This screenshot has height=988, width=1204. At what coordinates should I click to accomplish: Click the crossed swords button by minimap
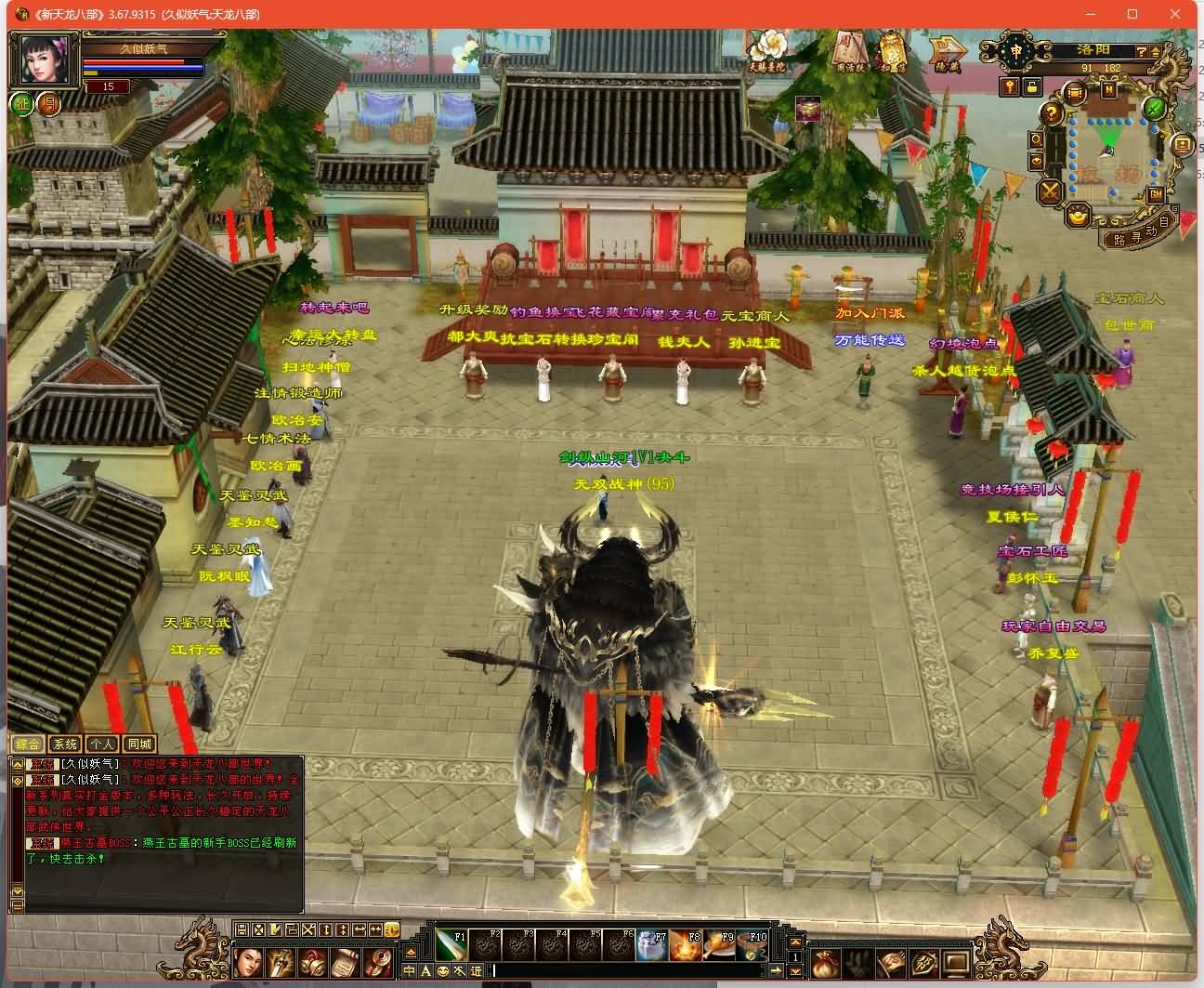[x=1051, y=191]
